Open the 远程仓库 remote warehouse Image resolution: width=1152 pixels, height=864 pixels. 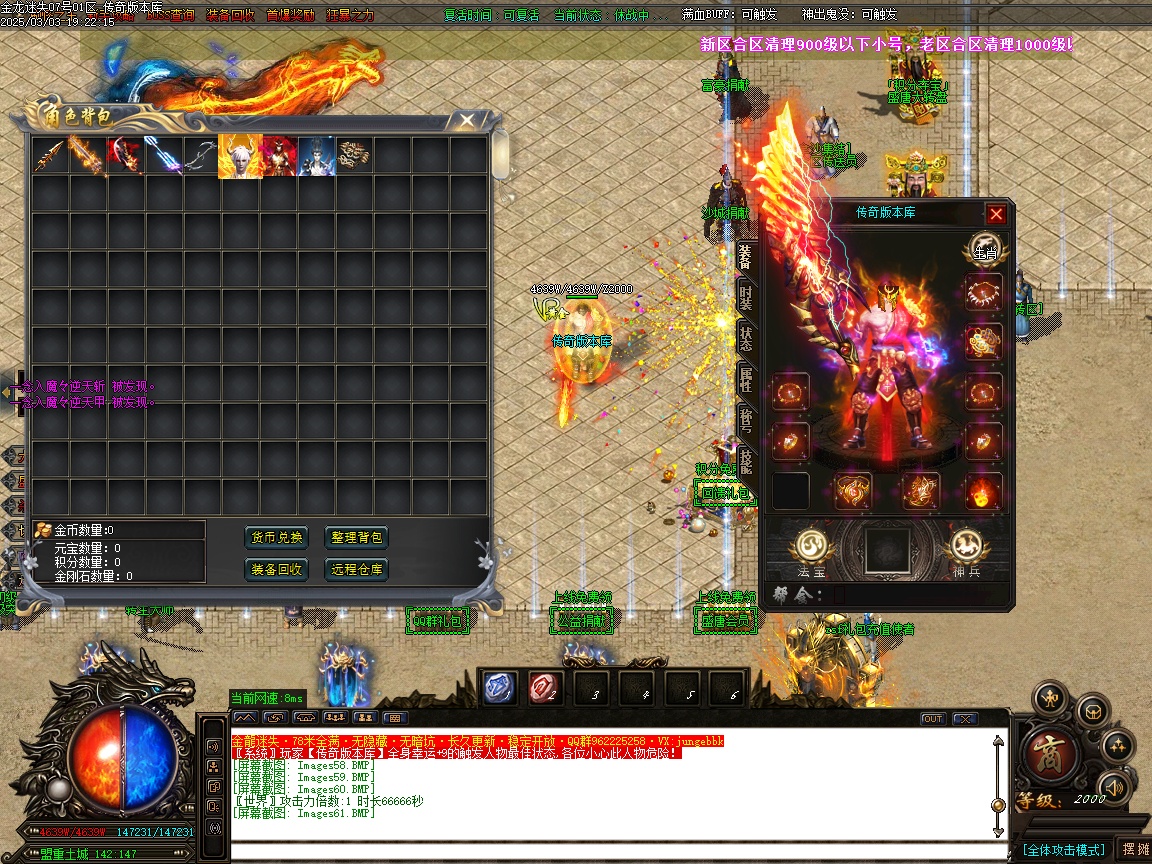(x=356, y=570)
